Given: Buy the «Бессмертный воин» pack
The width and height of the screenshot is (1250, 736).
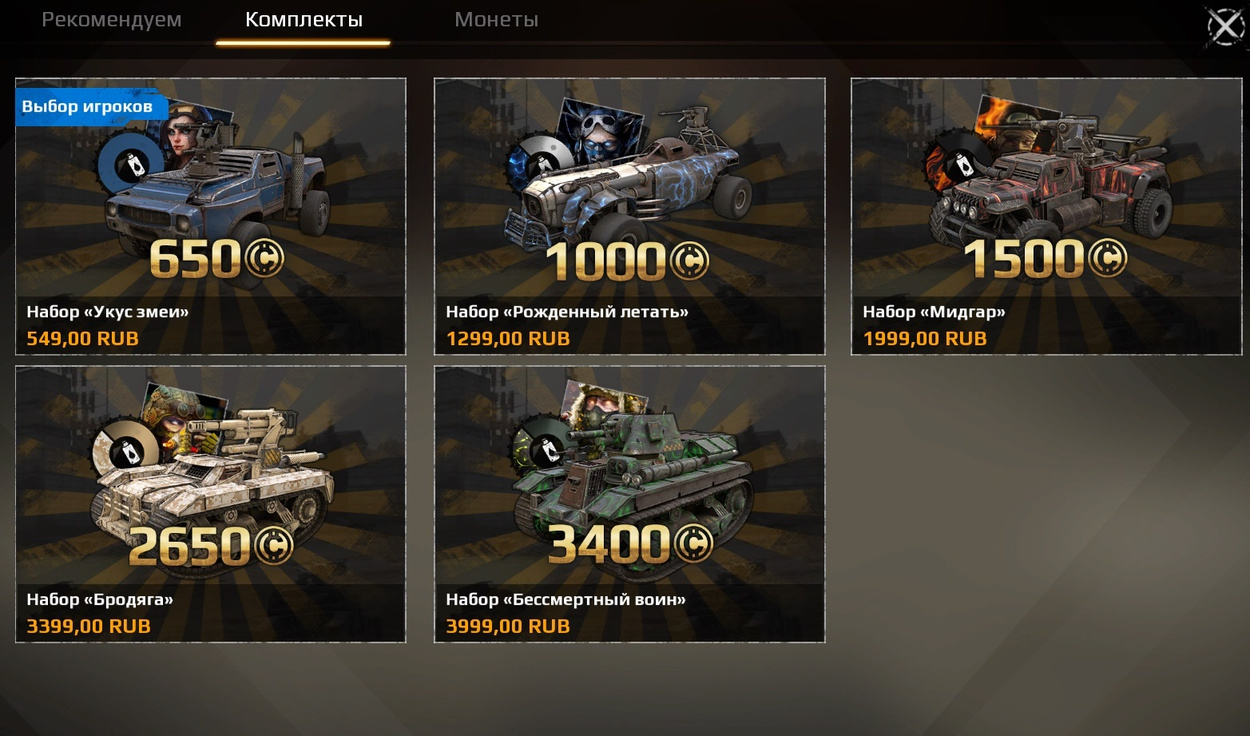Looking at the screenshot, I should [629, 504].
